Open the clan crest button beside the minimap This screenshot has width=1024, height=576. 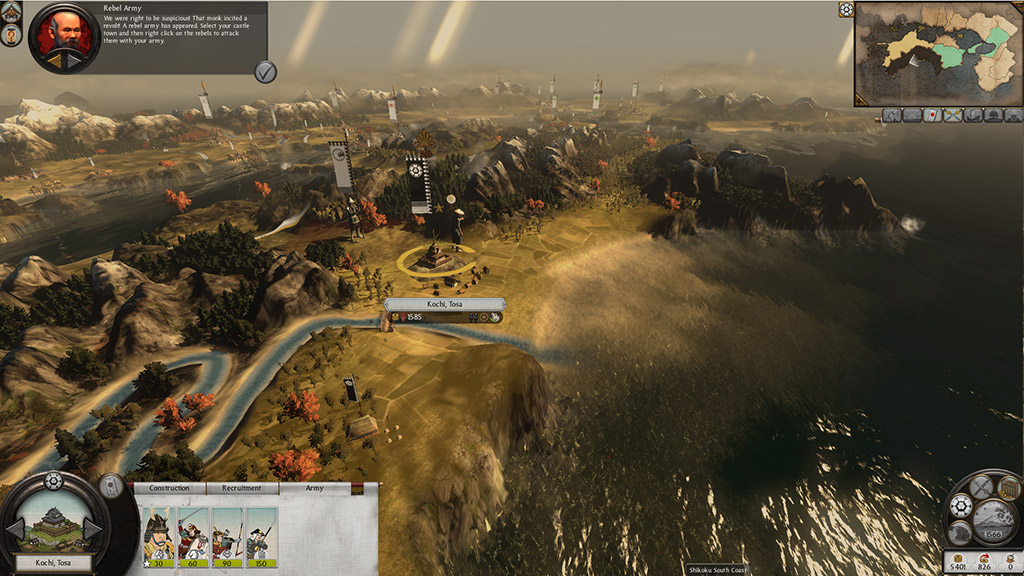click(846, 10)
